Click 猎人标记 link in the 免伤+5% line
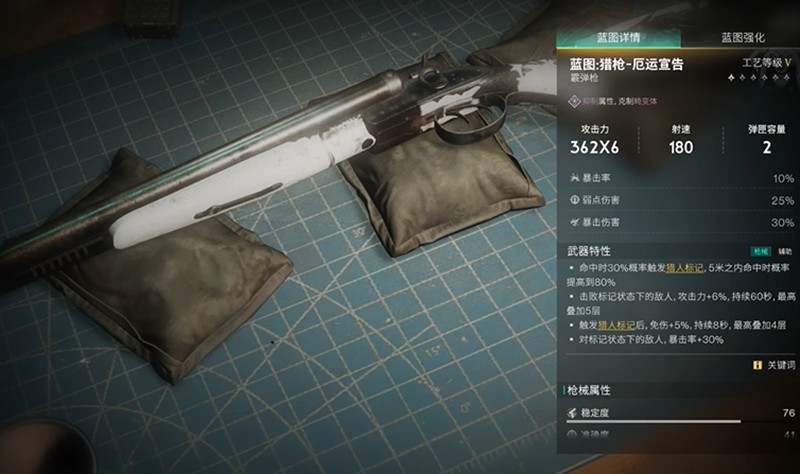 616,324
